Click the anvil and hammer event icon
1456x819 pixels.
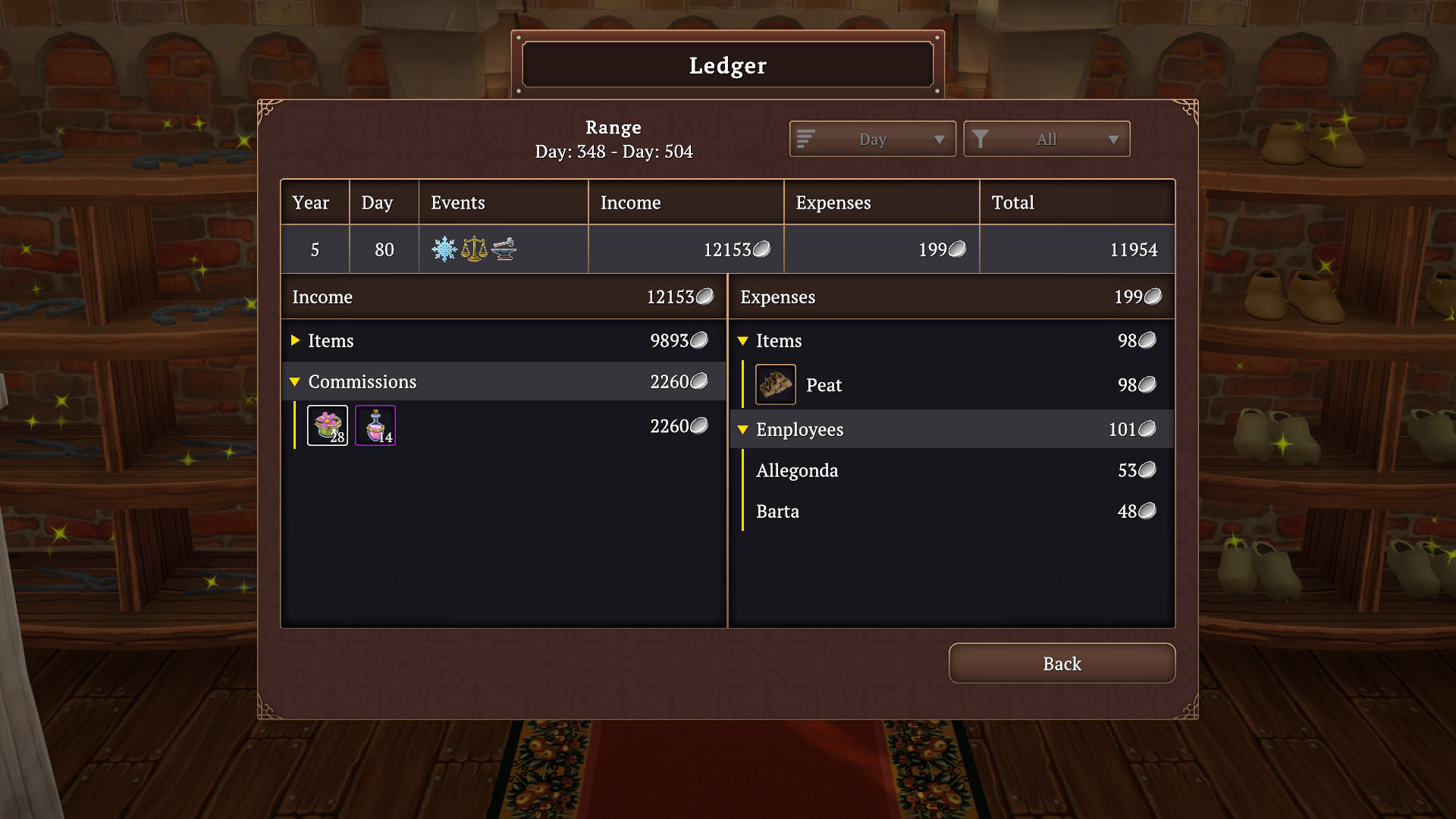[503, 249]
